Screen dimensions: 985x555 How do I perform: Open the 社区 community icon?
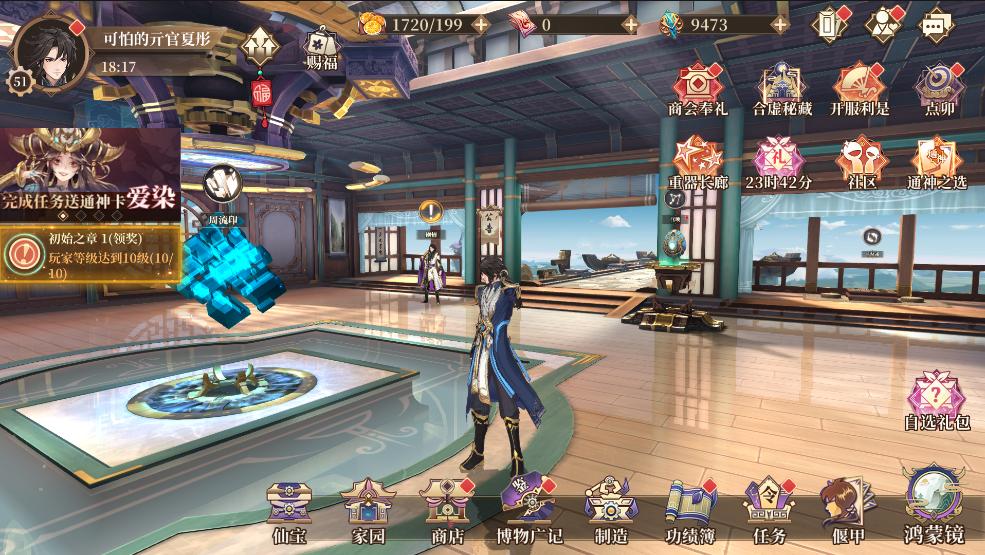click(x=859, y=160)
